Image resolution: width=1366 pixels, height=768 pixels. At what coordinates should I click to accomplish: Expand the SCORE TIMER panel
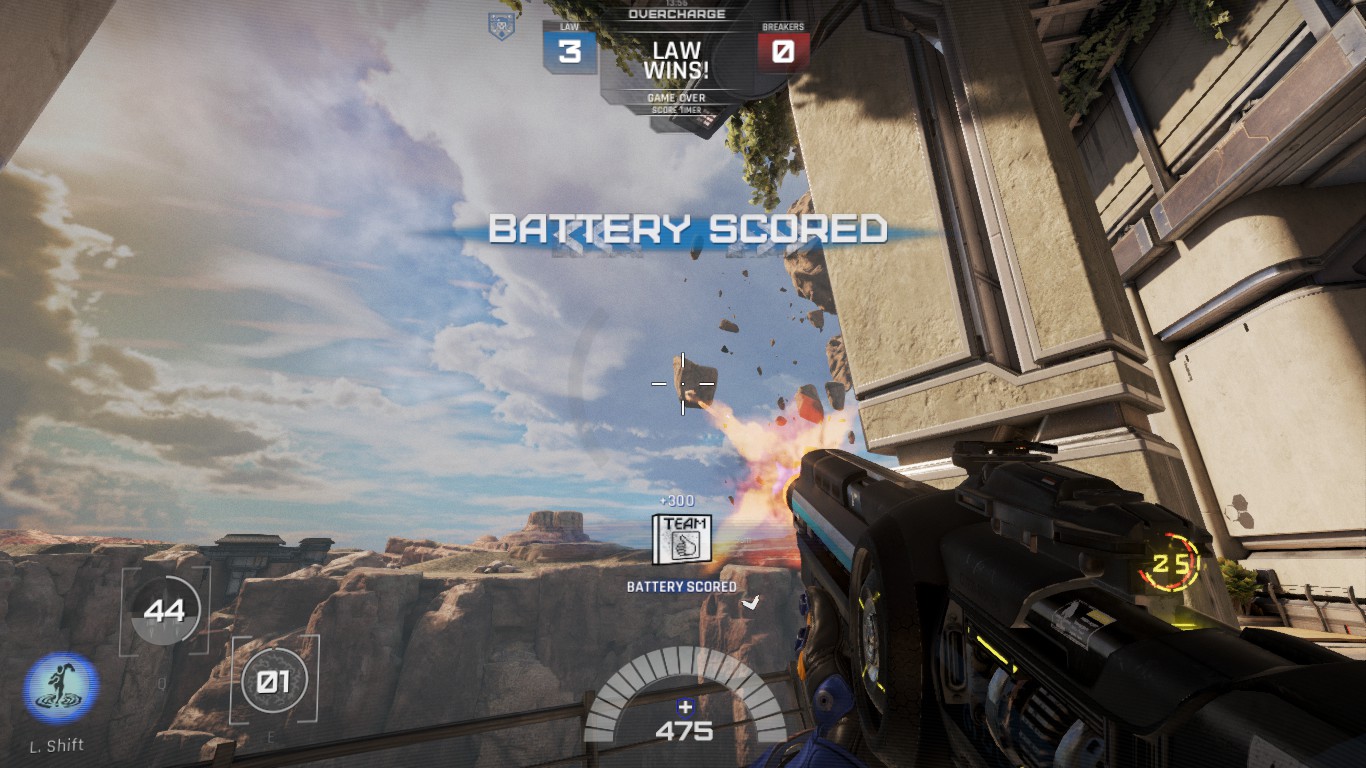point(678,108)
